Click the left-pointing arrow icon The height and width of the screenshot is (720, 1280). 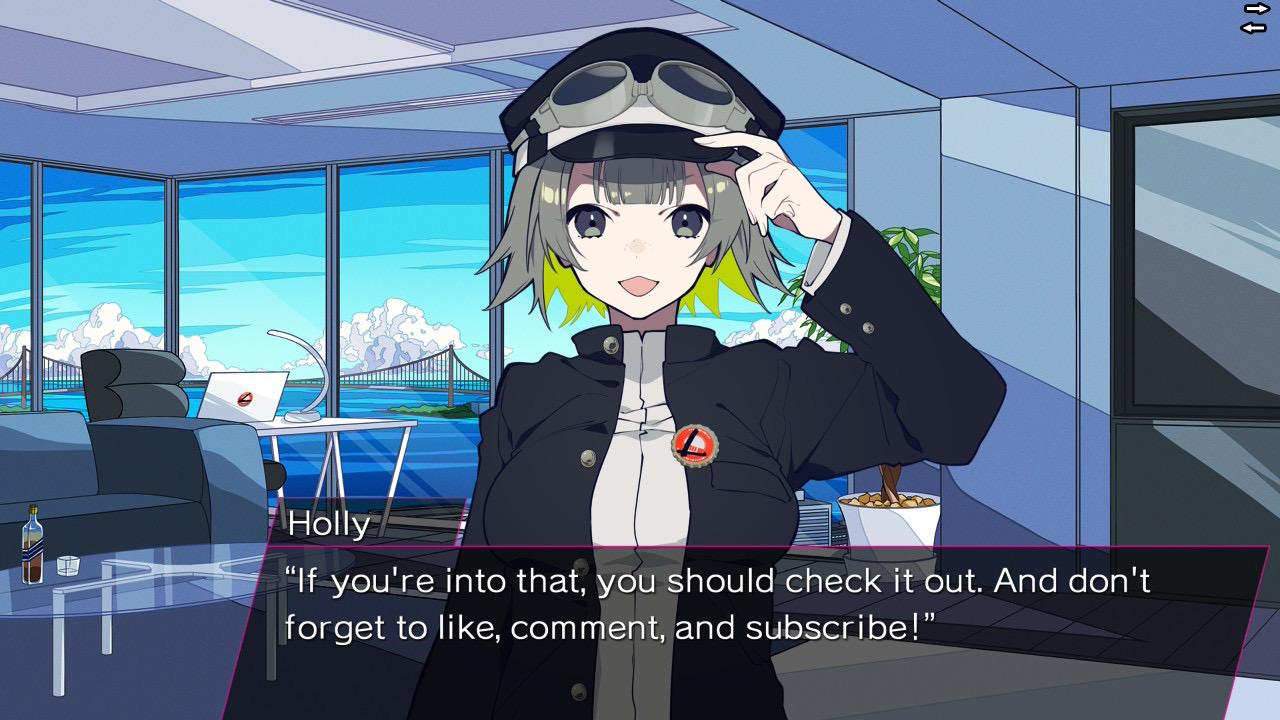click(1254, 27)
